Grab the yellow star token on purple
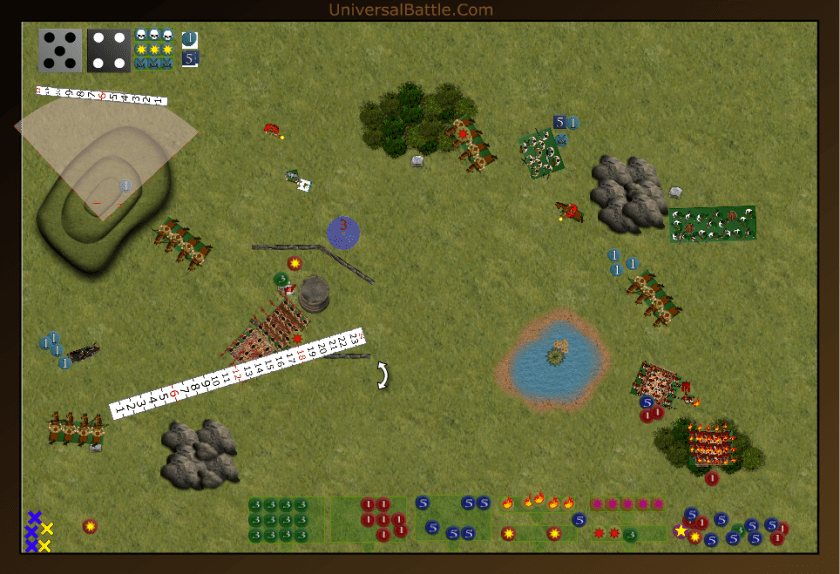The image size is (840, 574). 682,531
